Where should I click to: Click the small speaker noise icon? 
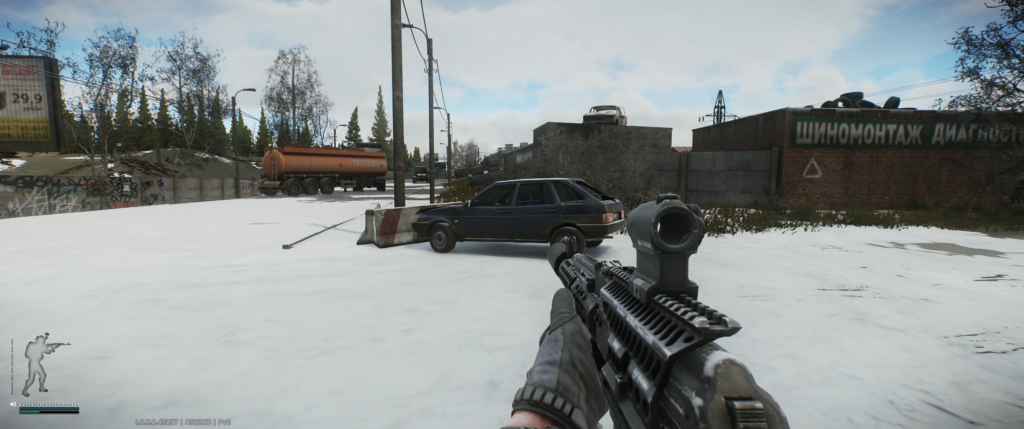tap(13, 405)
